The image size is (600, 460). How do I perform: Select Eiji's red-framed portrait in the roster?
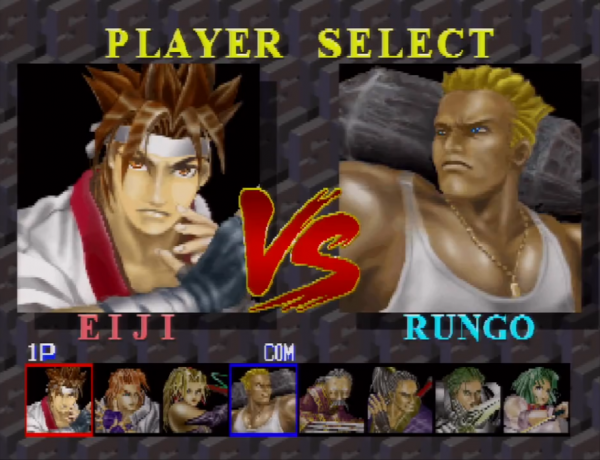[x=59, y=399]
